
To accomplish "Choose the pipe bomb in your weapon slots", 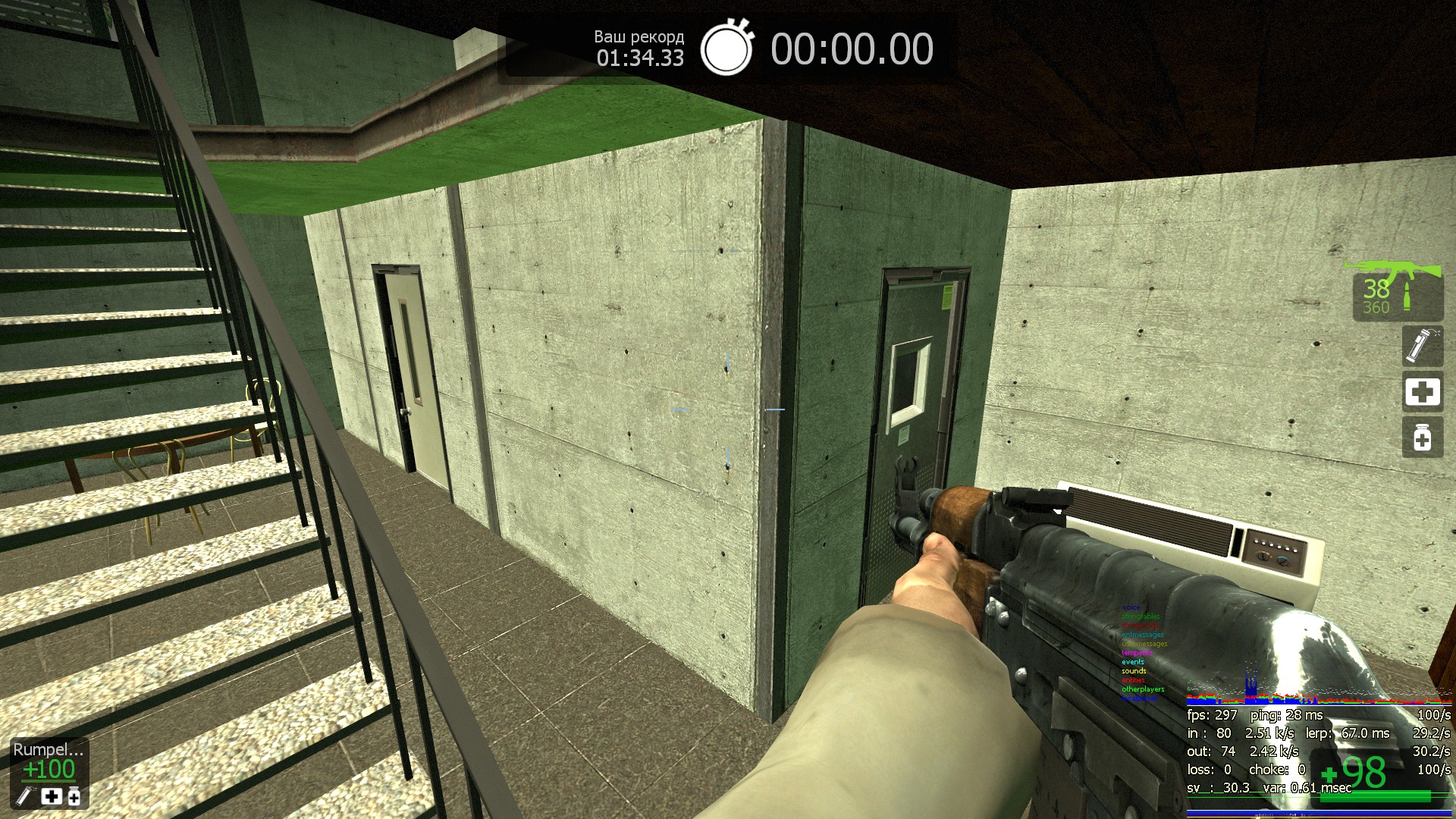I will click(1422, 346).
